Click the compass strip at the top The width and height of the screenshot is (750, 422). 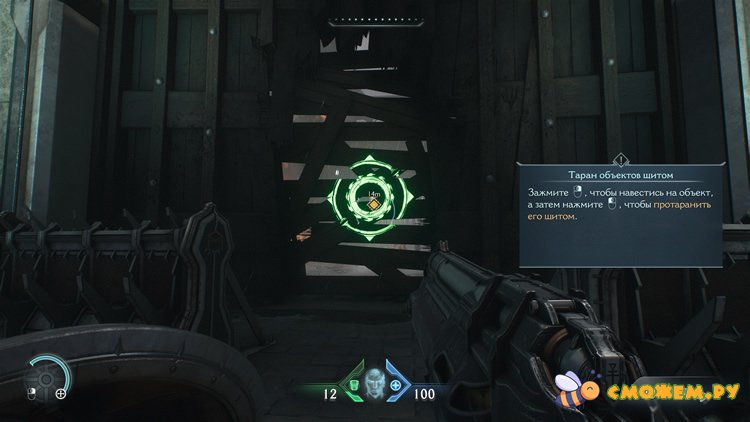375,19
